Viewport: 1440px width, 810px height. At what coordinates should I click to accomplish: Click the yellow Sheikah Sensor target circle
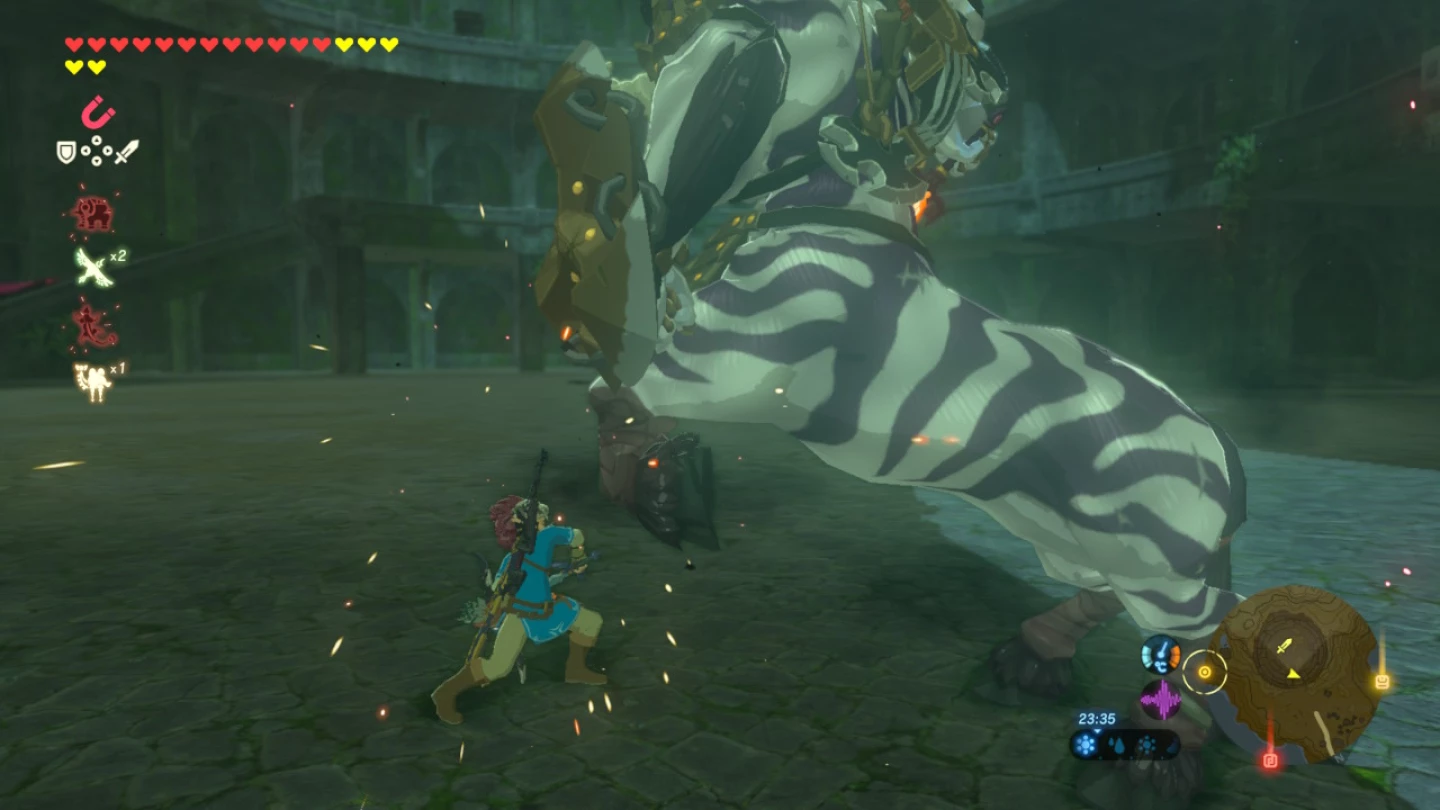click(x=1205, y=671)
